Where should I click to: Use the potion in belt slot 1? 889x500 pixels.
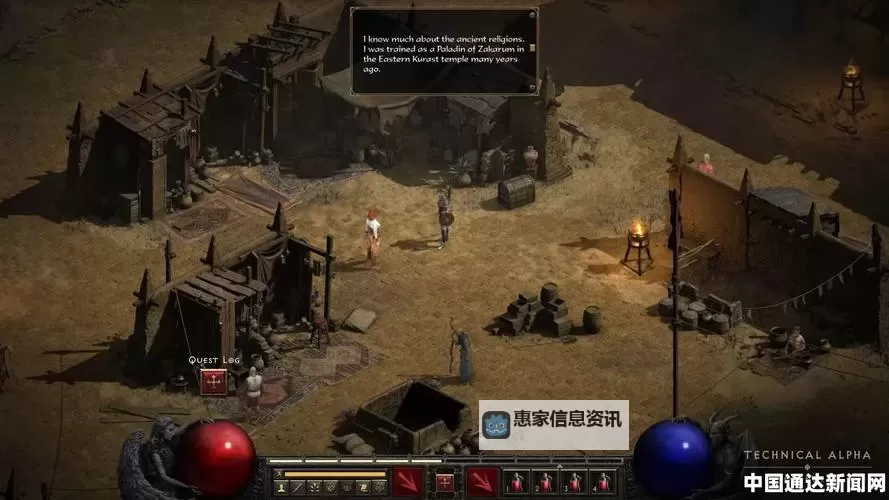coord(517,482)
